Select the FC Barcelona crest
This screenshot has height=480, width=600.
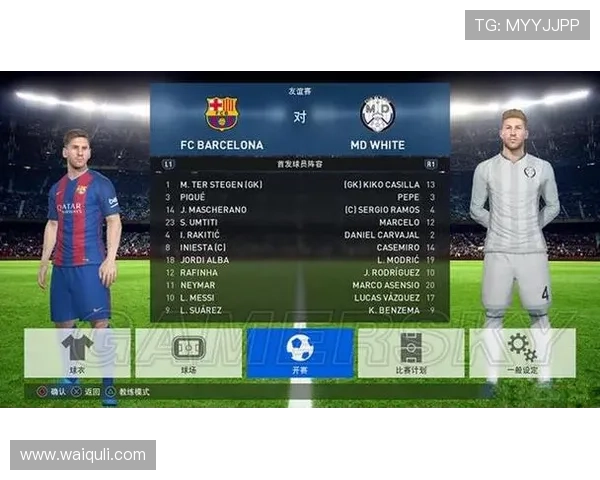(x=221, y=114)
